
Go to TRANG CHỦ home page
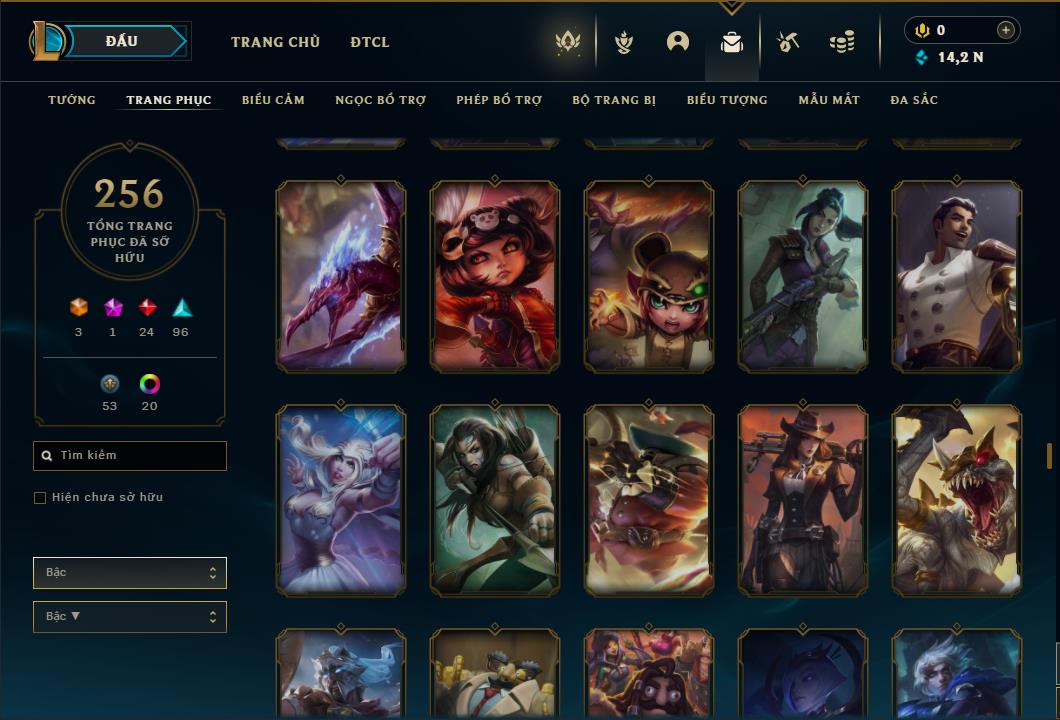[x=275, y=42]
